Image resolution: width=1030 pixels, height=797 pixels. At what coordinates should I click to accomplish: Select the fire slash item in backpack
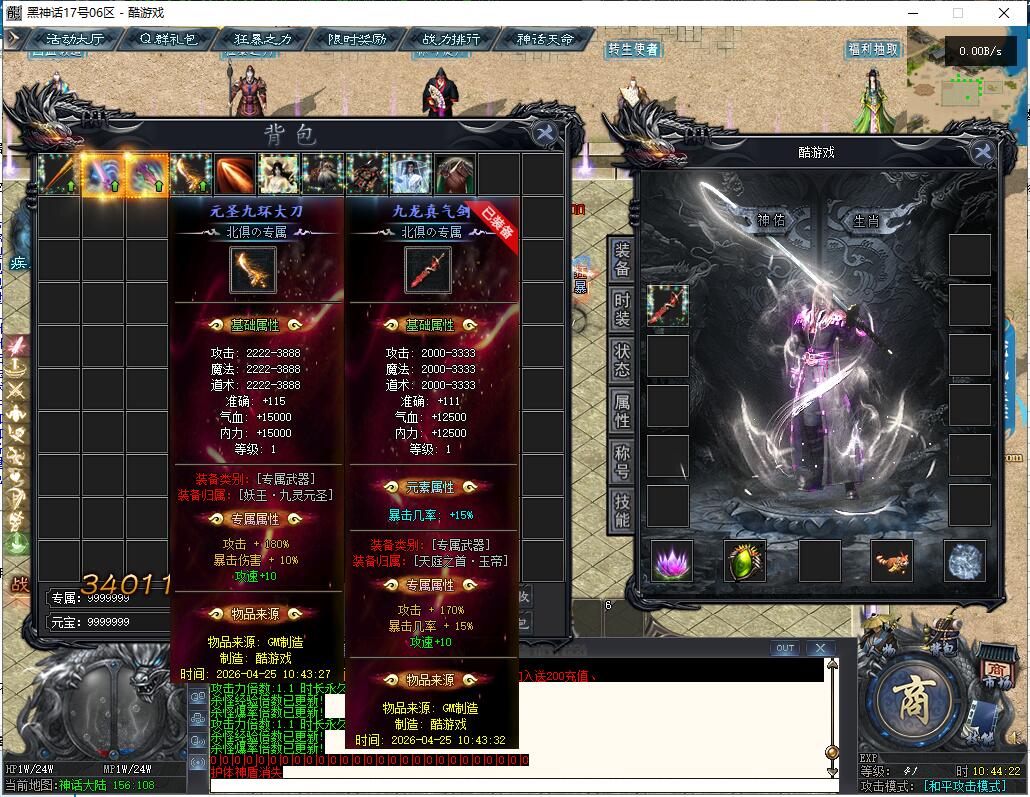(x=235, y=174)
